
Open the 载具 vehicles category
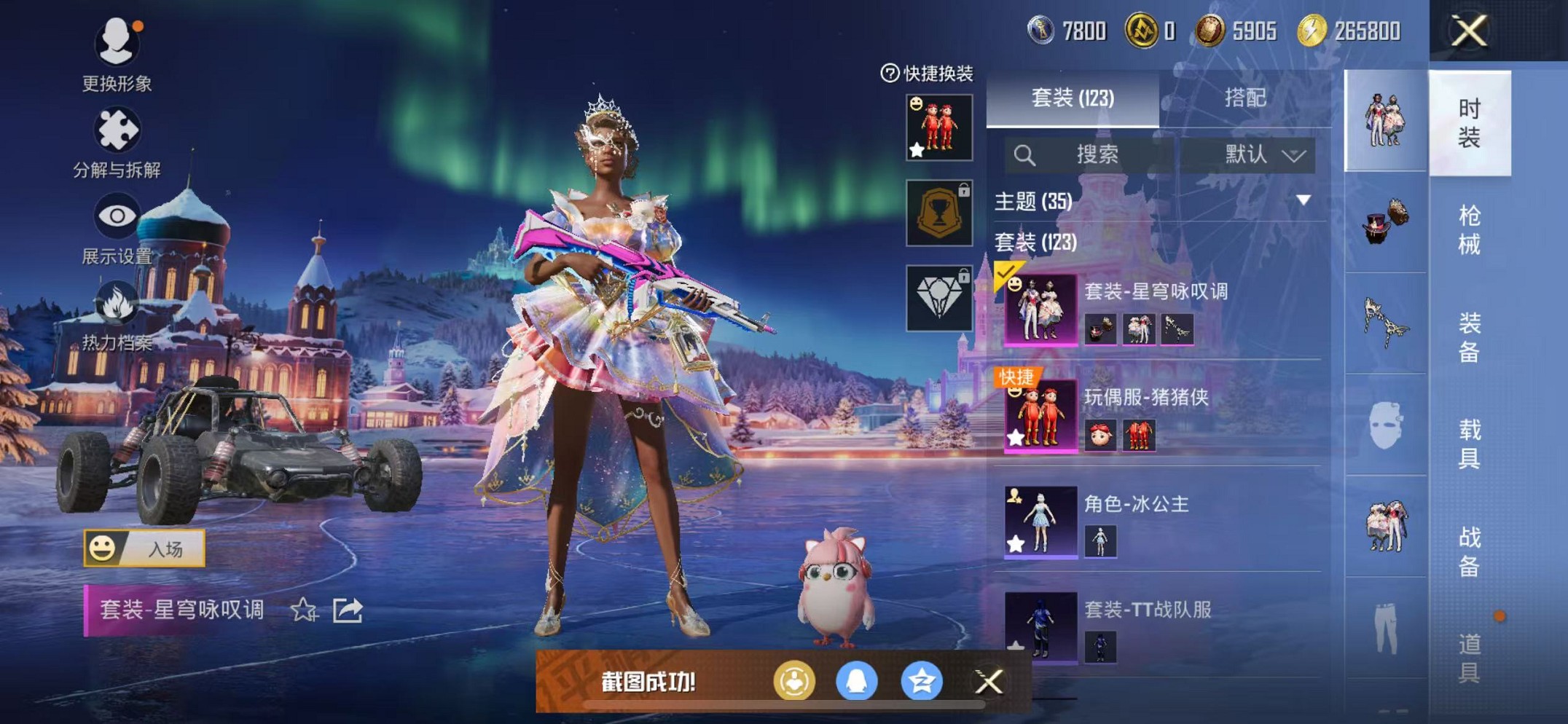point(1469,444)
